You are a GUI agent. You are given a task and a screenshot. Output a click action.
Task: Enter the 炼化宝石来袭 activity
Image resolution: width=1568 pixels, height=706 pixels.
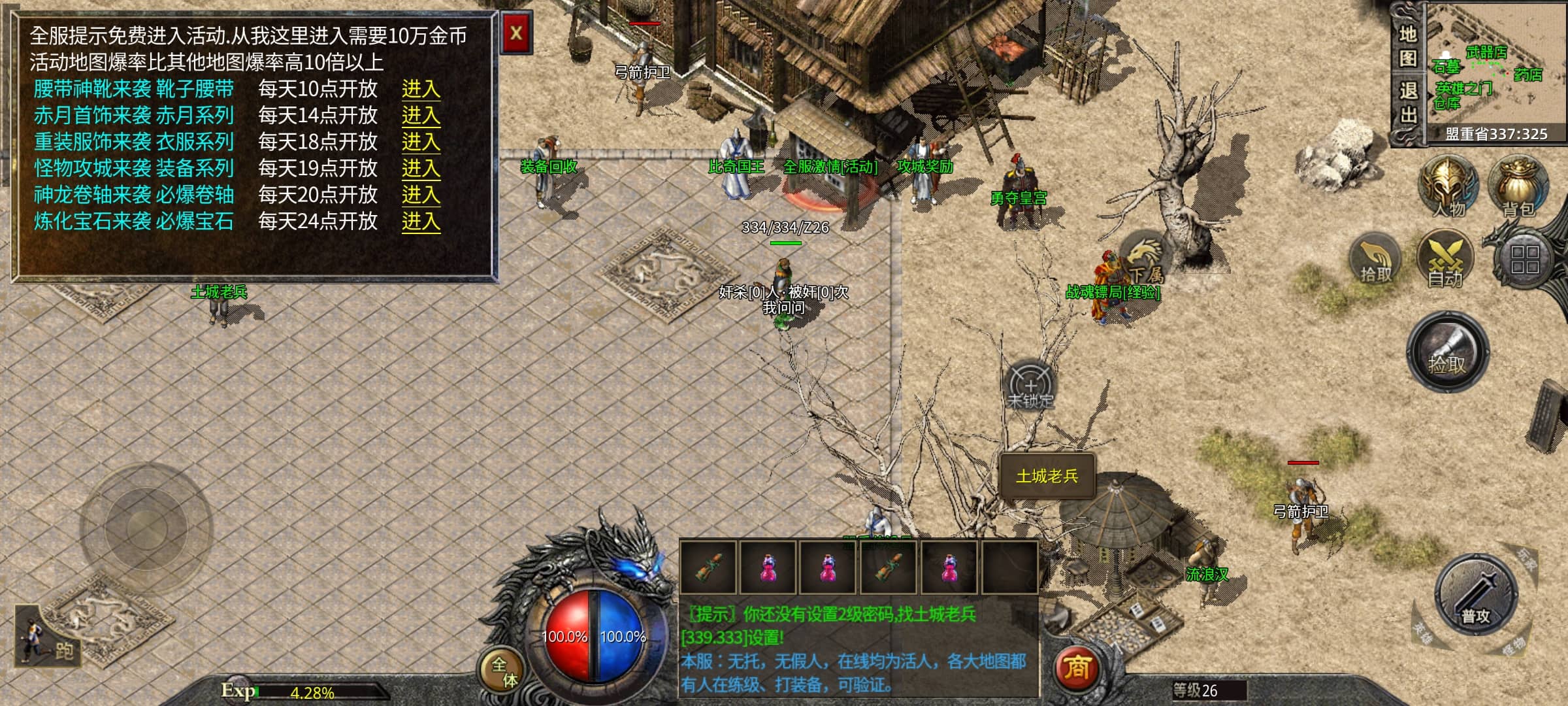pos(420,222)
